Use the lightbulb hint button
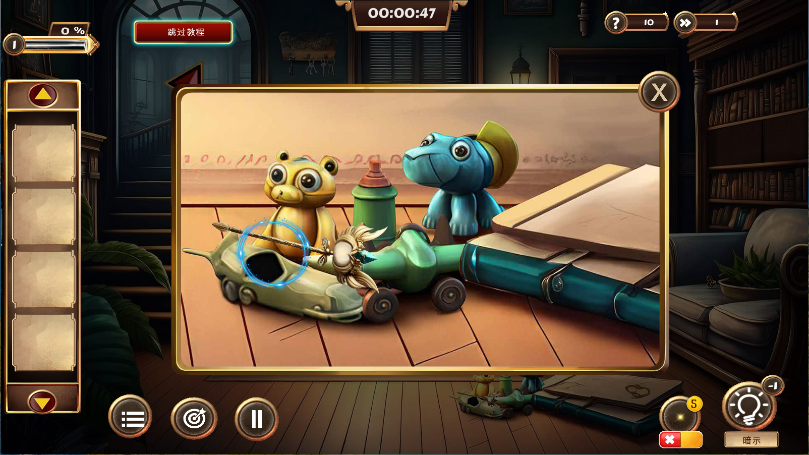Screen dimensions: 809x455 tap(749, 406)
